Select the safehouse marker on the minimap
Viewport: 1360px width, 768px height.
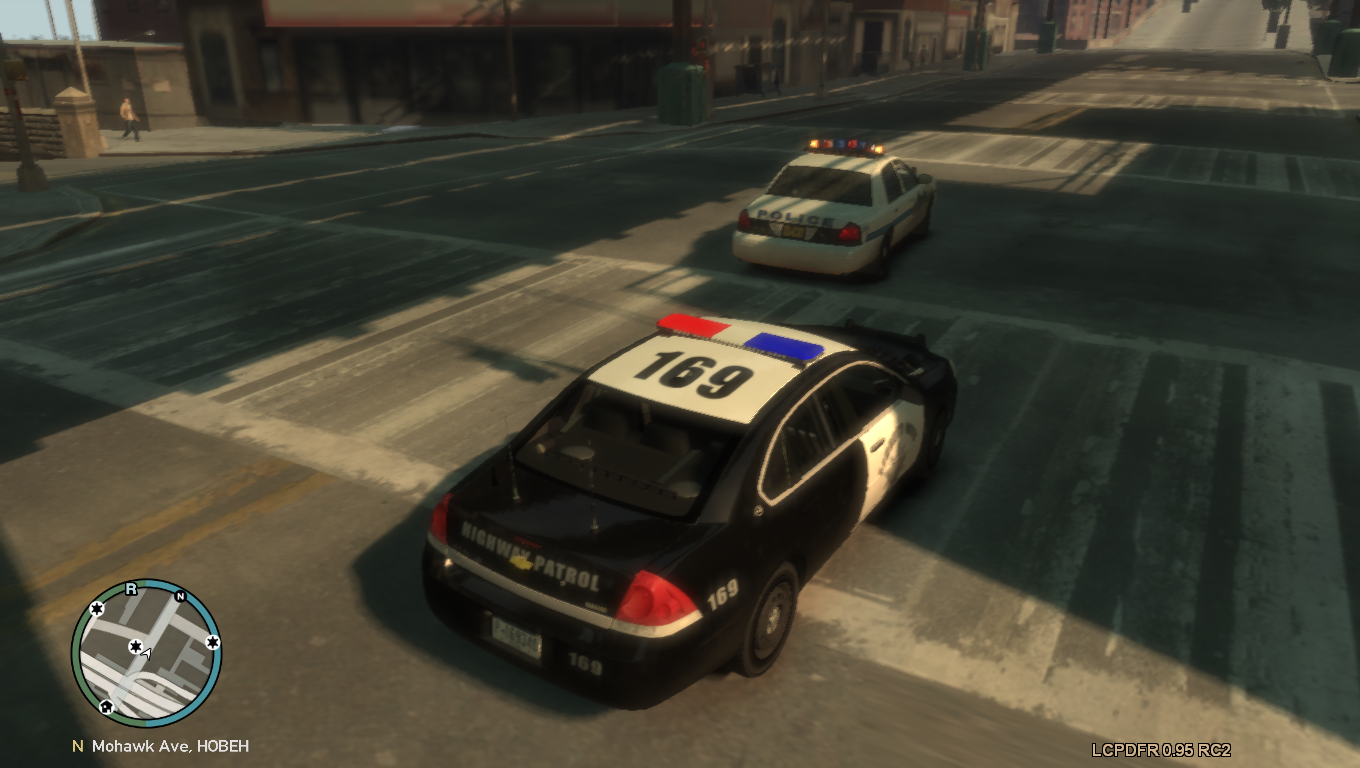coord(106,707)
